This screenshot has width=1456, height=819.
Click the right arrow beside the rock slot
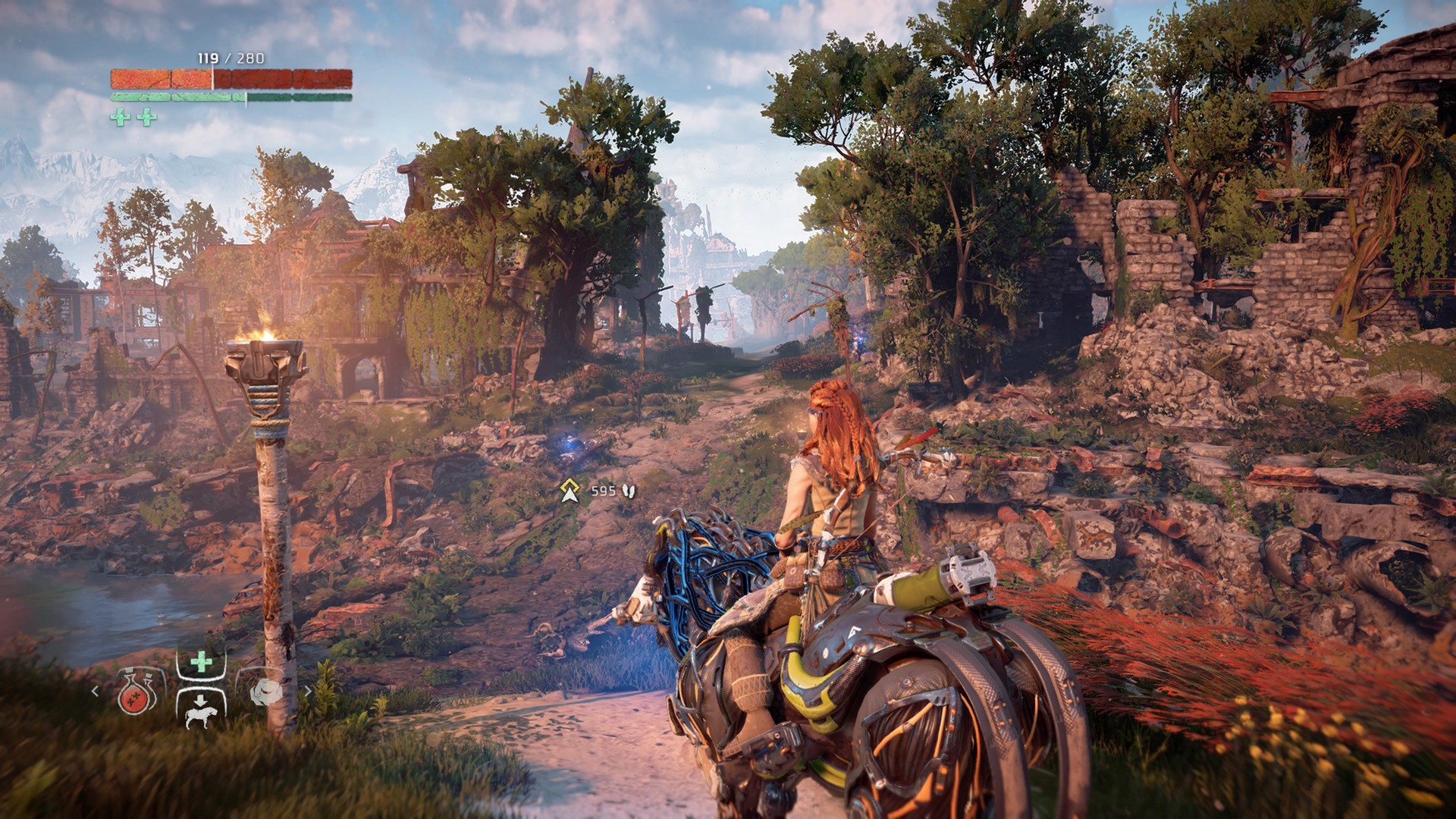(x=308, y=691)
